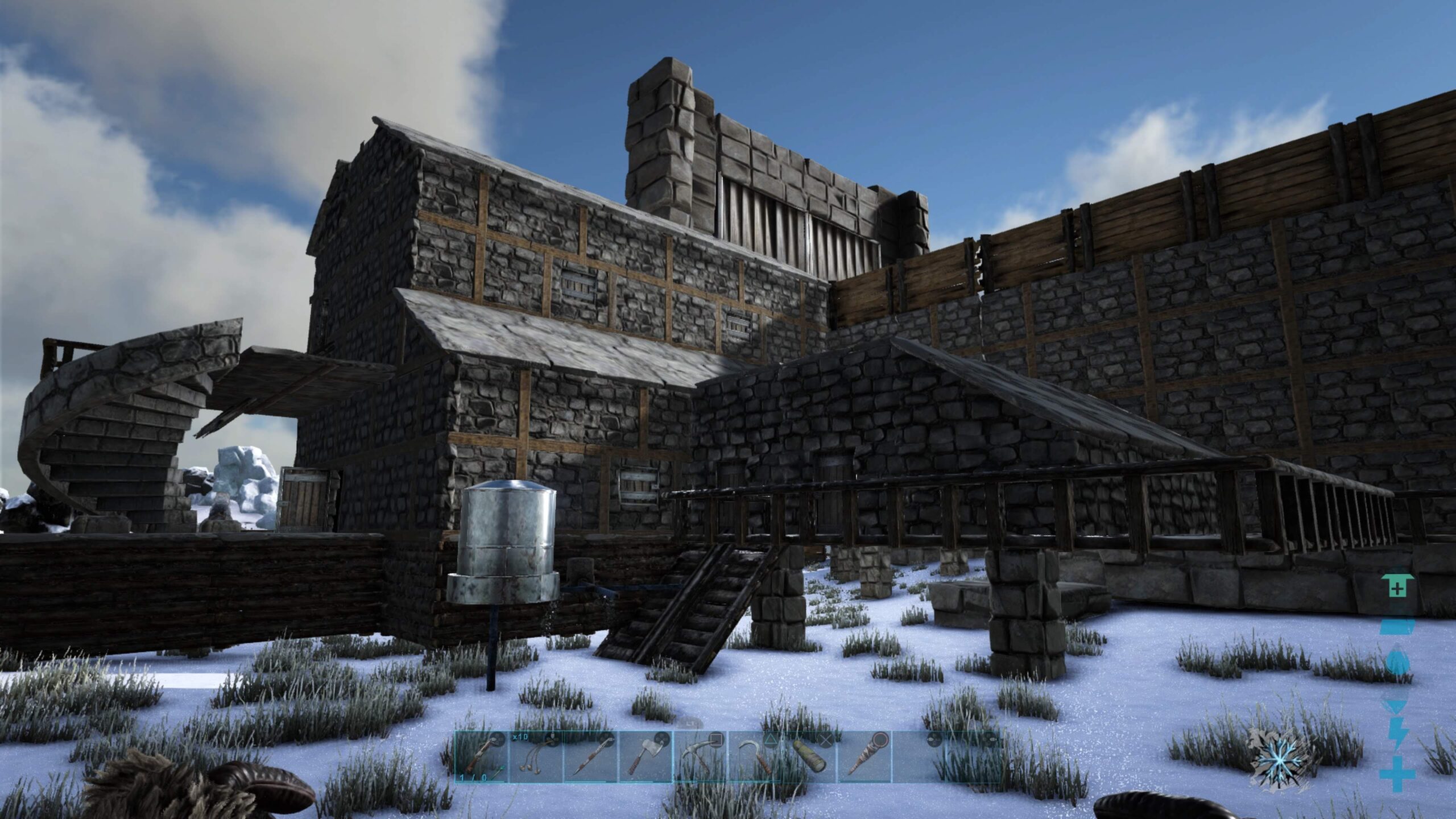This screenshot has width=1456, height=819.
Task: Select the sickle in the hotbar
Action: (754, 757)
